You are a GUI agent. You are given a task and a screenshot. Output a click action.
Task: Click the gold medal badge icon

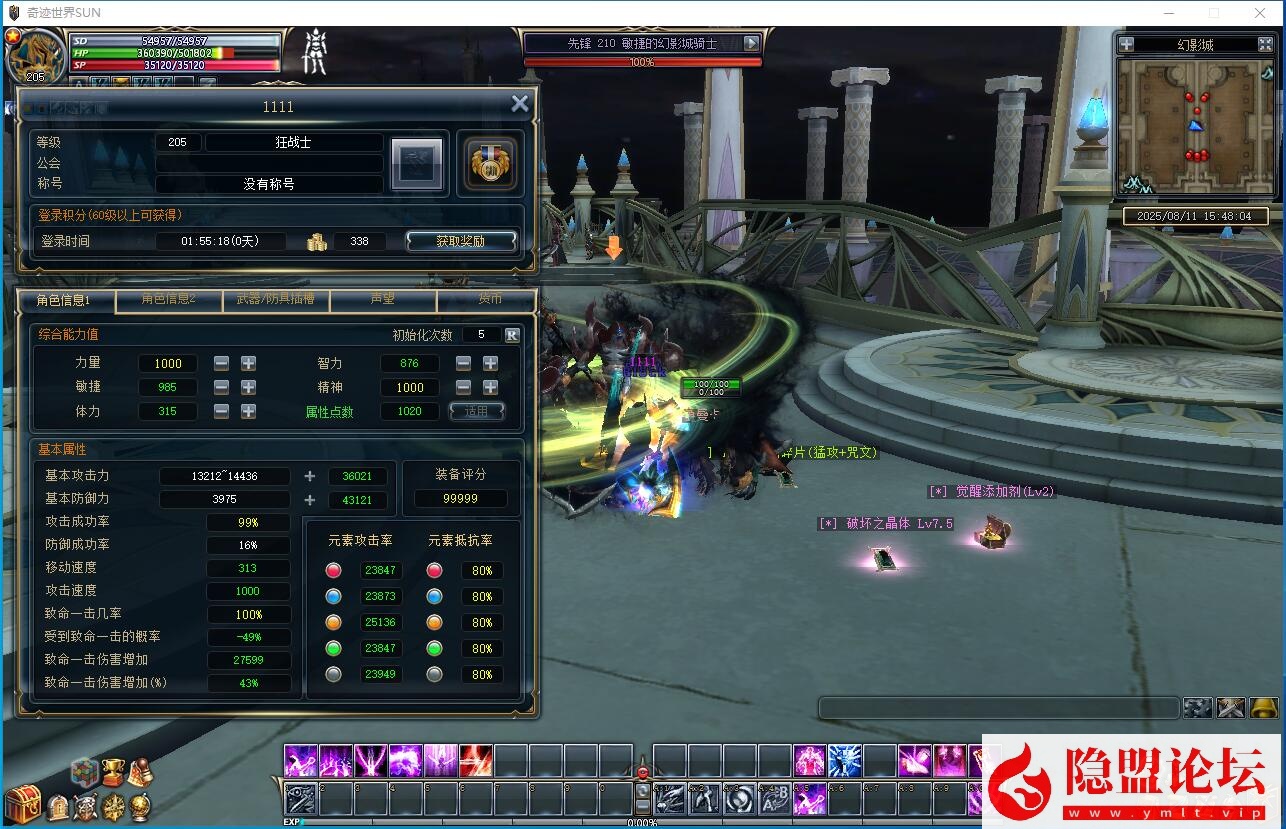[491, 162]
